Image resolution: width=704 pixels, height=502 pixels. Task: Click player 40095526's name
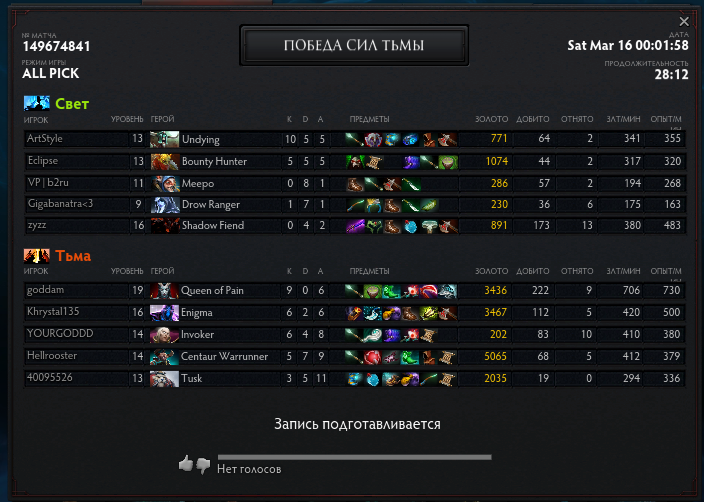[x=48, y=378]
